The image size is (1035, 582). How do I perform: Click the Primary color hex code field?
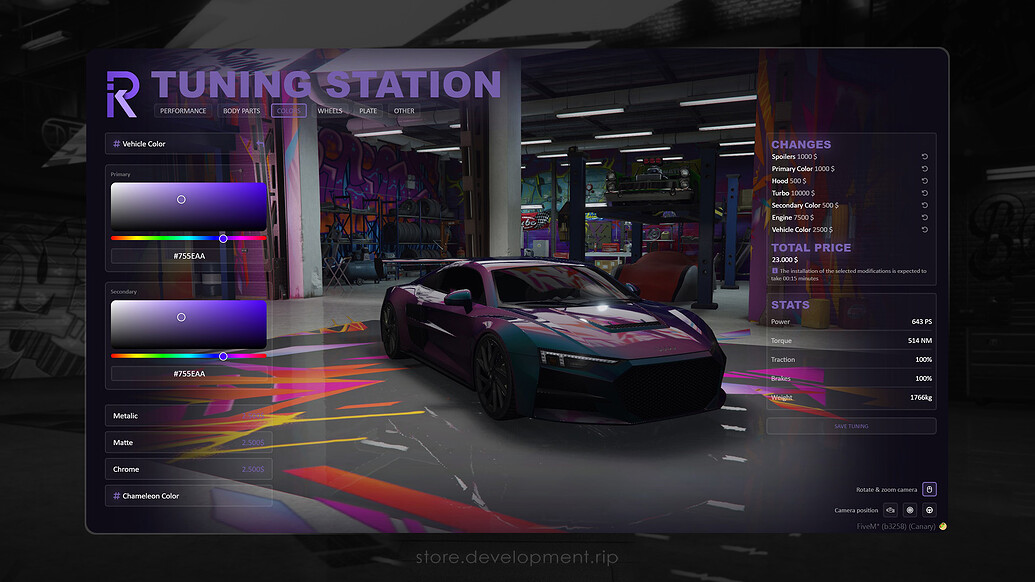[189, 256]
